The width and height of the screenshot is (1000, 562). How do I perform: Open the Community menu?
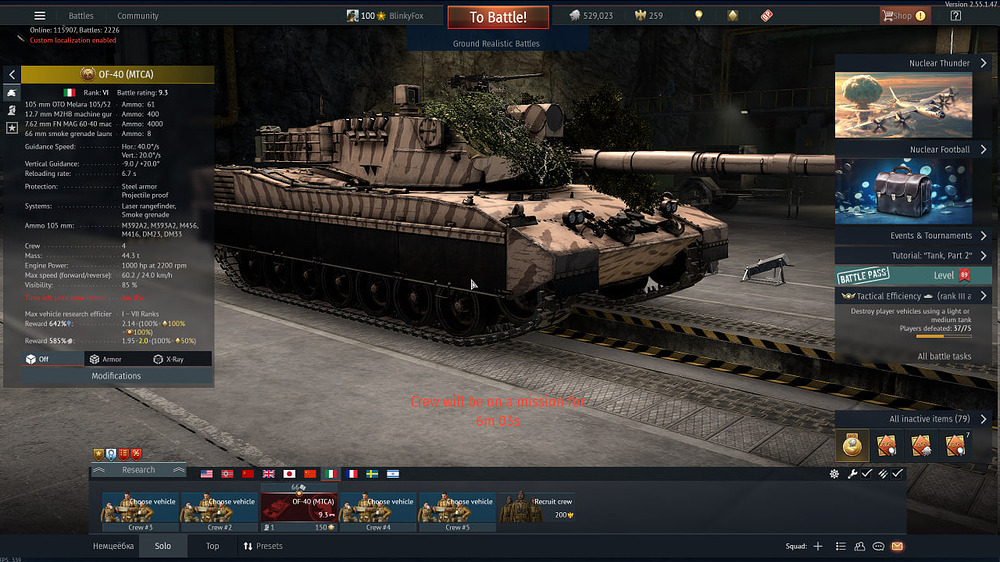click(138, 16)
